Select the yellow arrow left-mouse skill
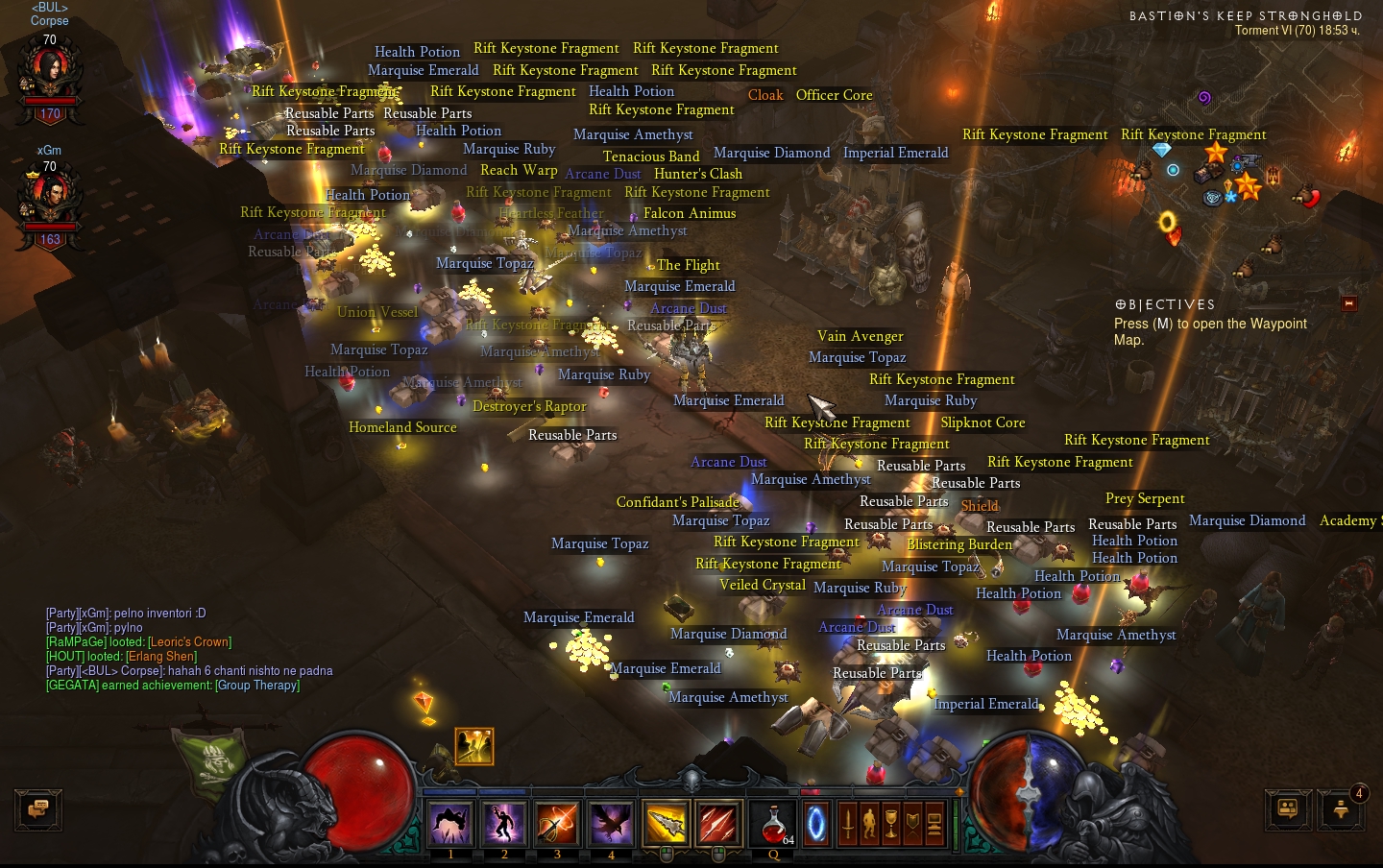 pyautogui.click(x=666, y=823)
